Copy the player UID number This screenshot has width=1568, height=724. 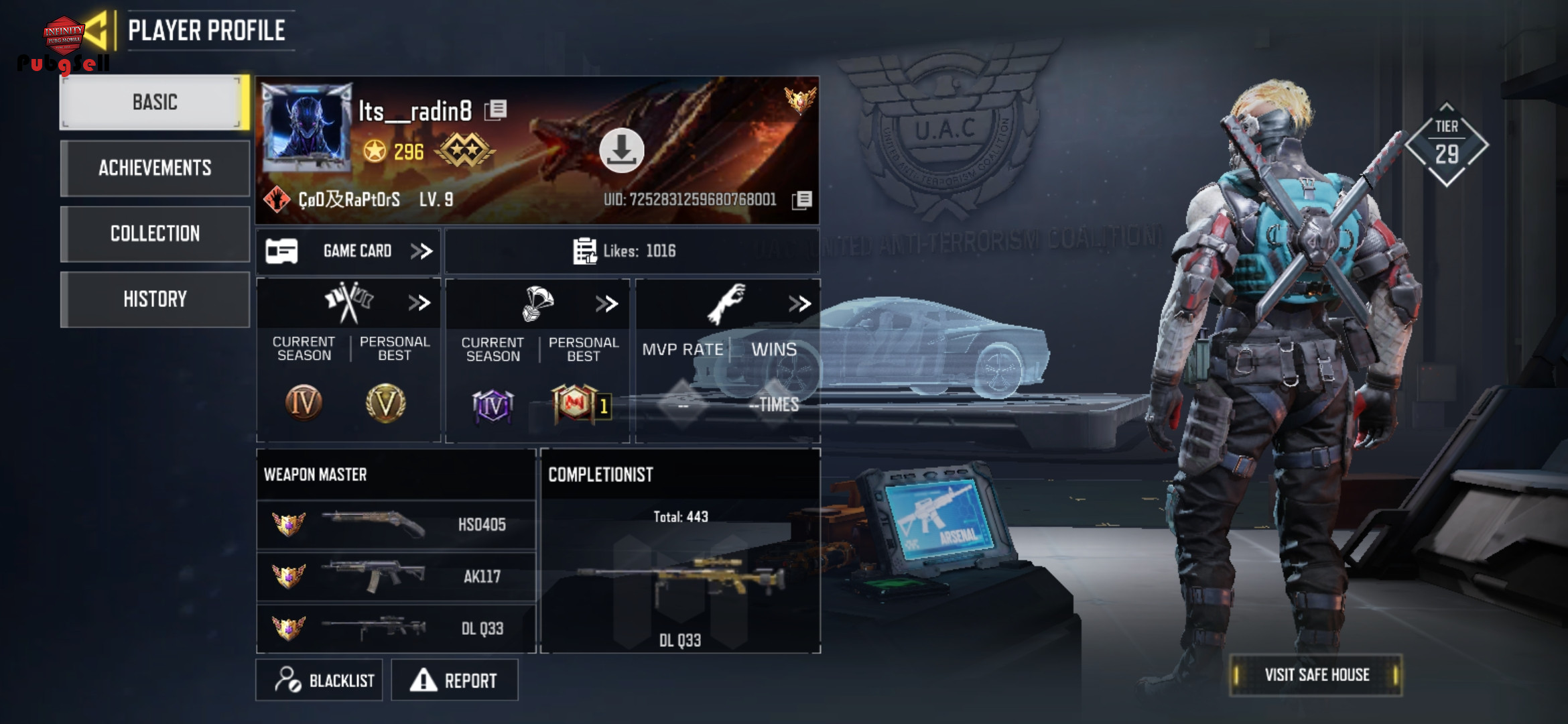(802, 200)
